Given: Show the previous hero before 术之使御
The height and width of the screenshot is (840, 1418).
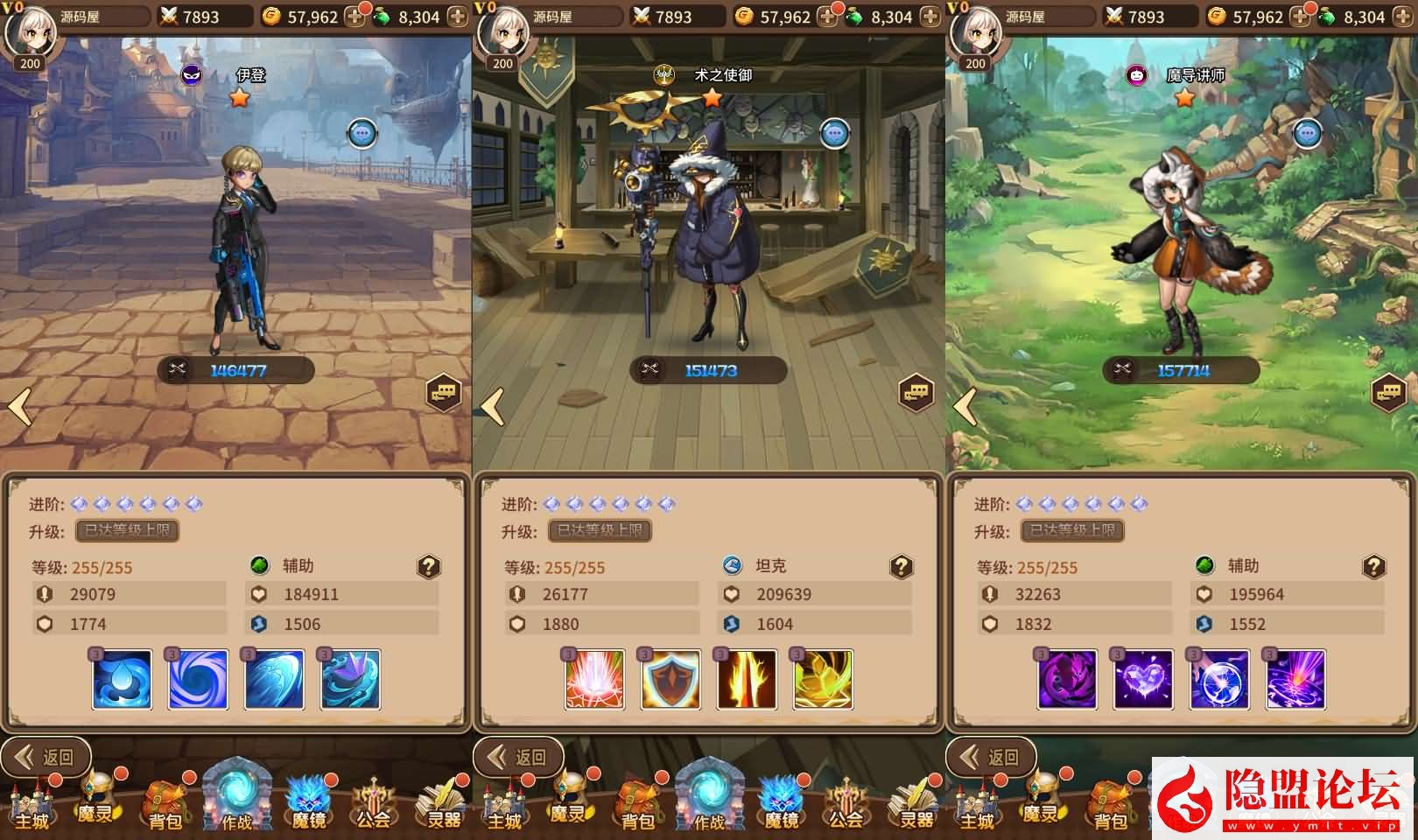Looking at the screenshot, I should [x=493, y=407].
